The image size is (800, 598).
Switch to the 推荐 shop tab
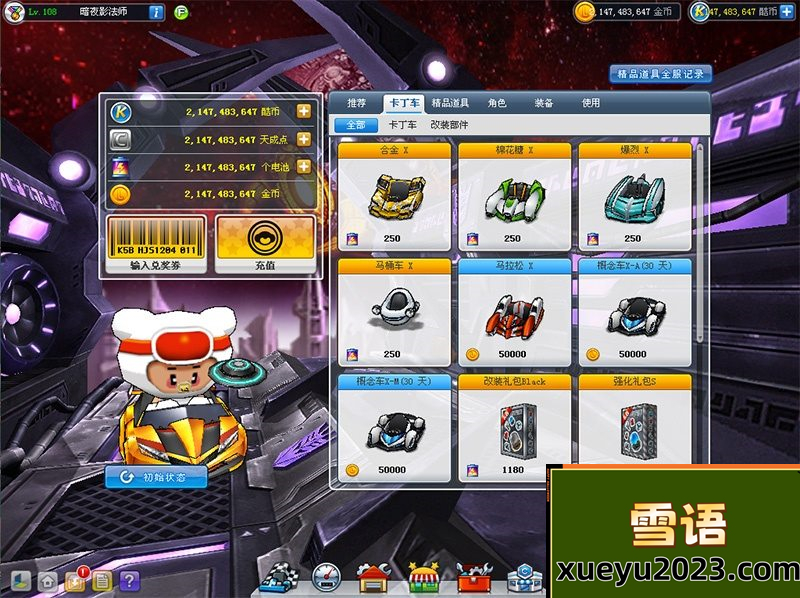point(357,103)
